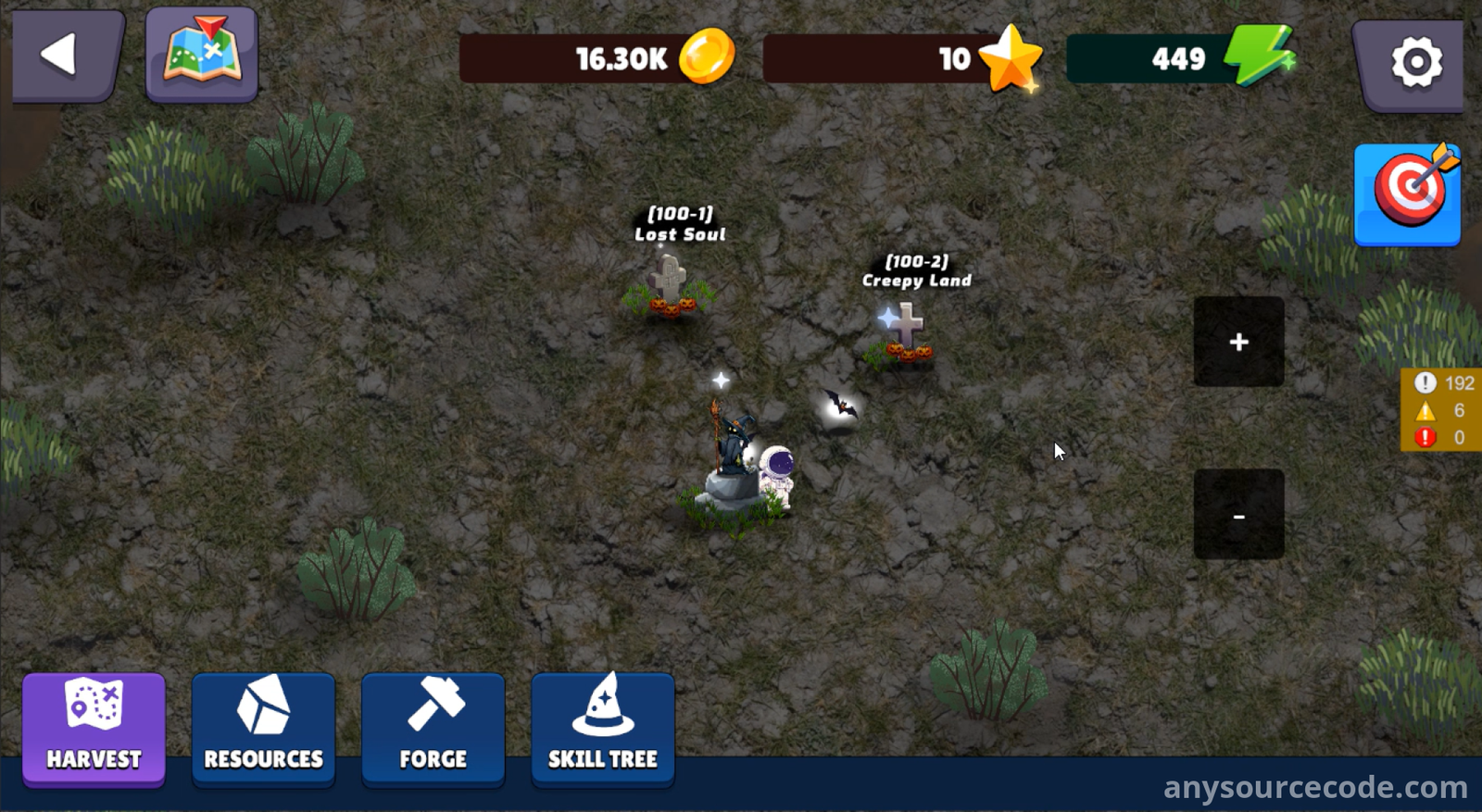Open the debug console log counter
Viewport: 1482px width, 812px height.
coord(1441,409)
